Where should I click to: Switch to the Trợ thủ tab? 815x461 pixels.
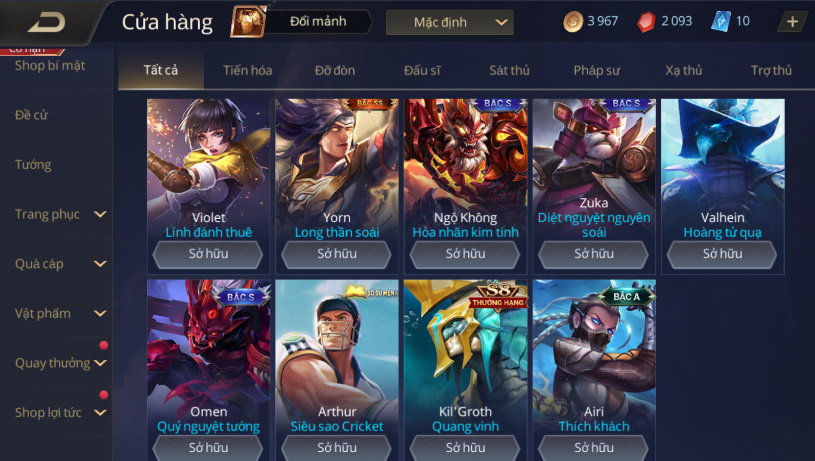pyautogui.click(x=771, y=70)
